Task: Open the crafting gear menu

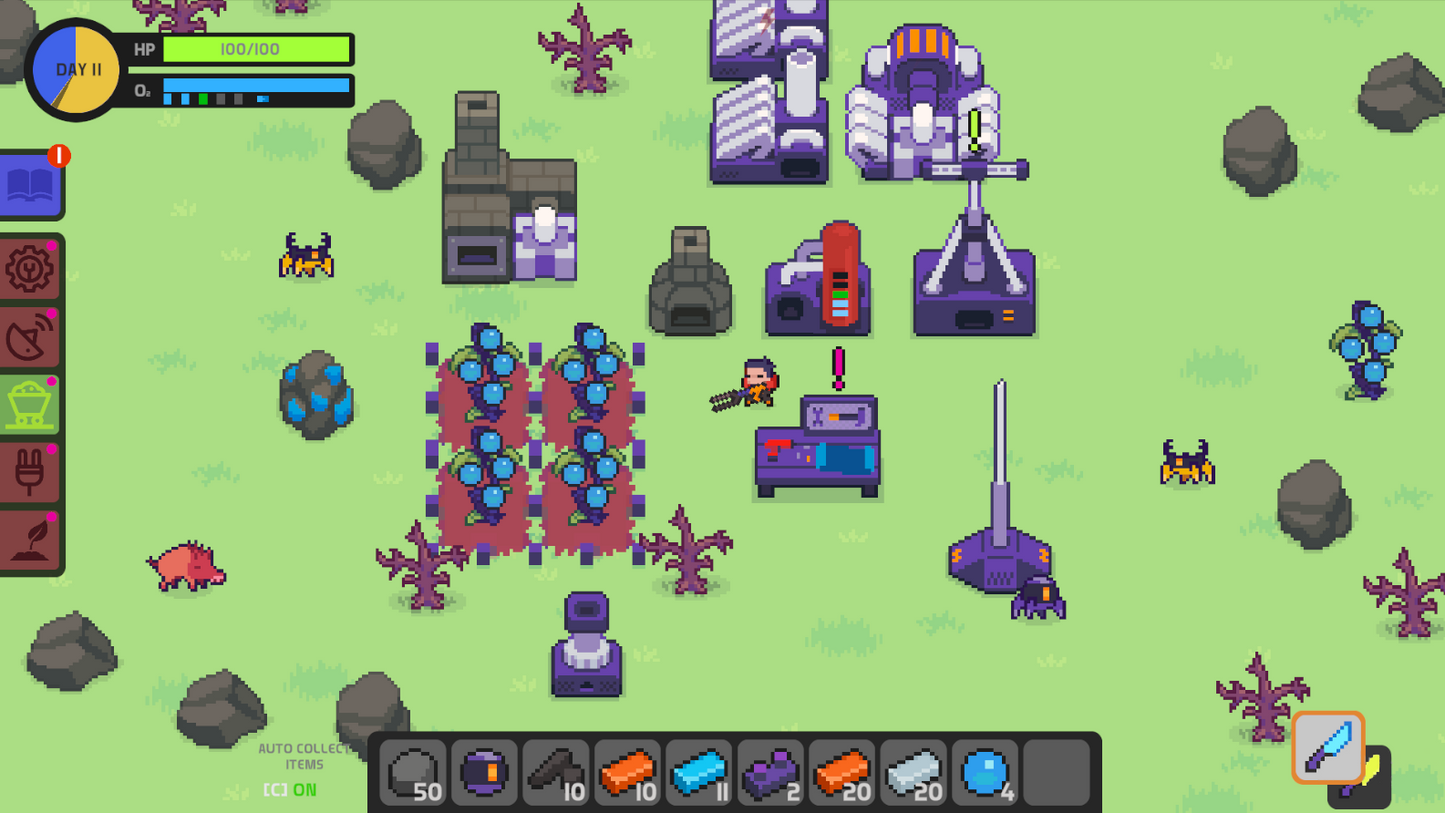Action: tap(31, 270)
